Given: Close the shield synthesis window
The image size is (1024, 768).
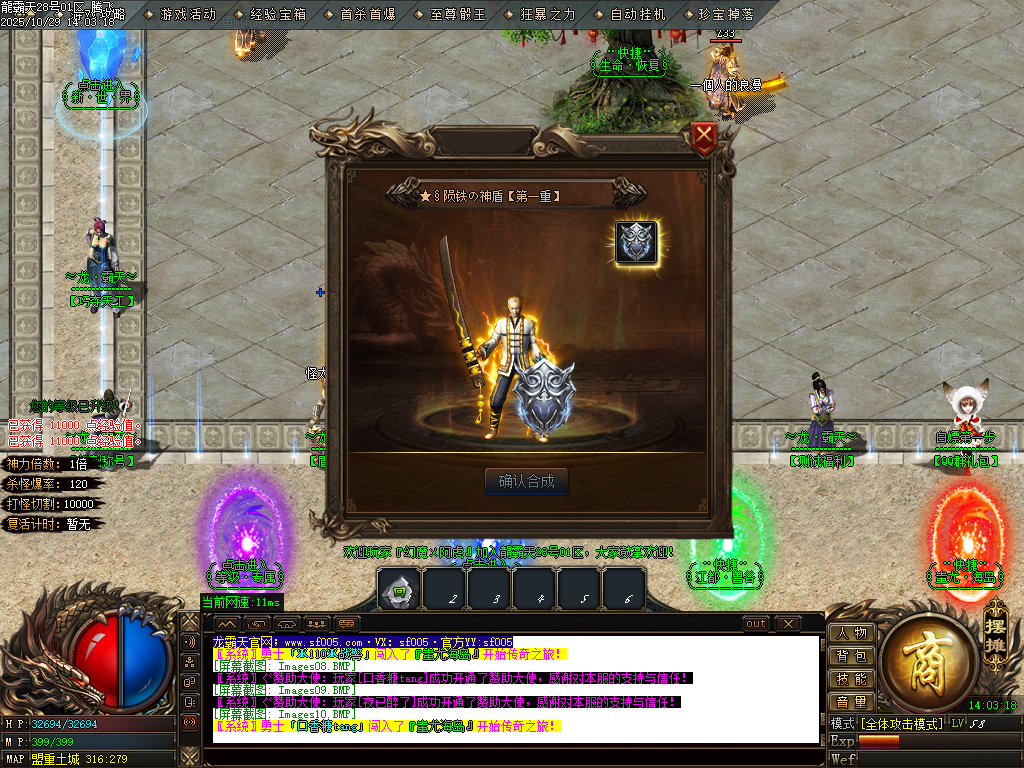Looking at the screenshot, I should [x=705, y=135].
